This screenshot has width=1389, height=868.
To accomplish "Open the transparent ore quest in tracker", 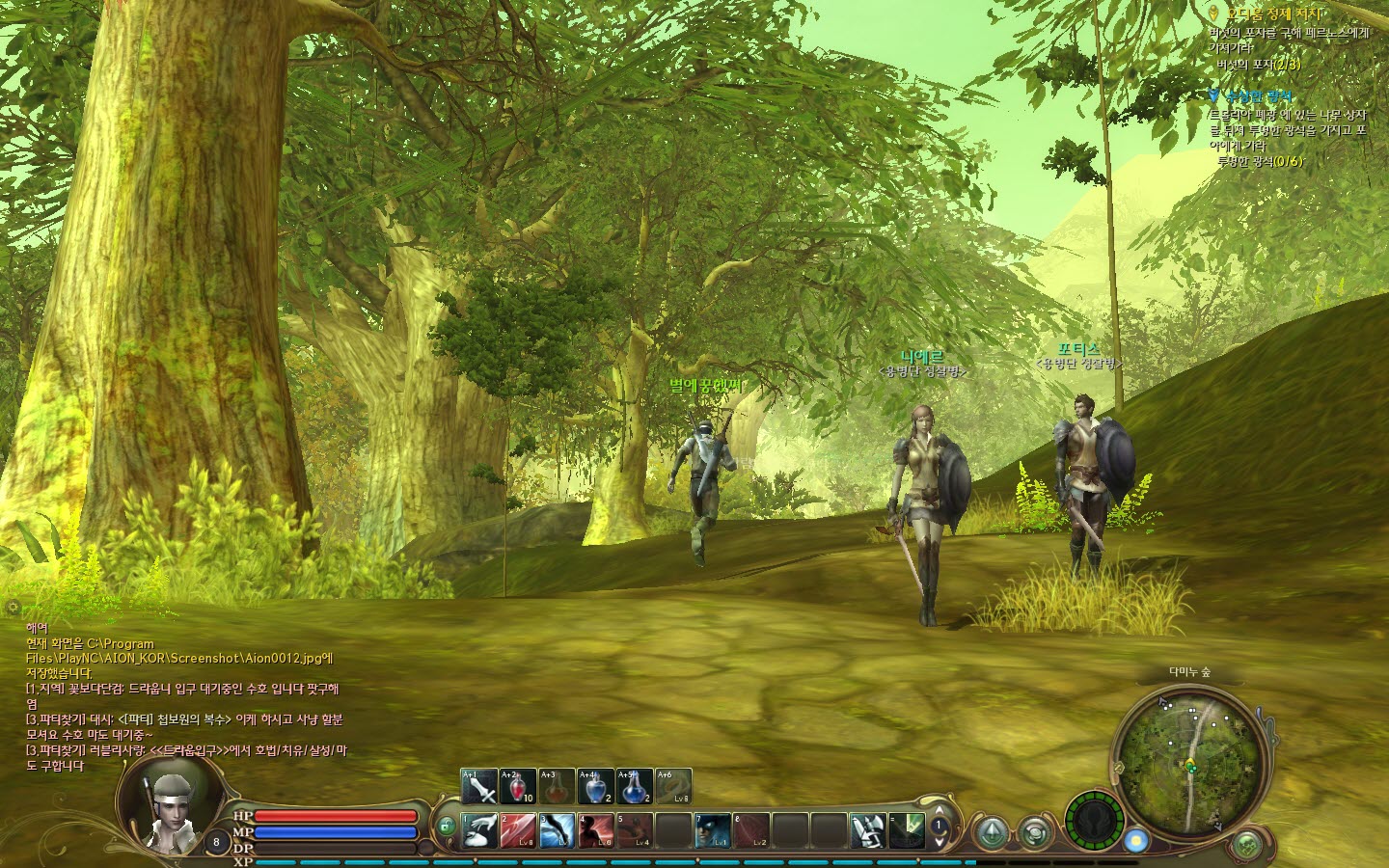I will pos(1258,96).
